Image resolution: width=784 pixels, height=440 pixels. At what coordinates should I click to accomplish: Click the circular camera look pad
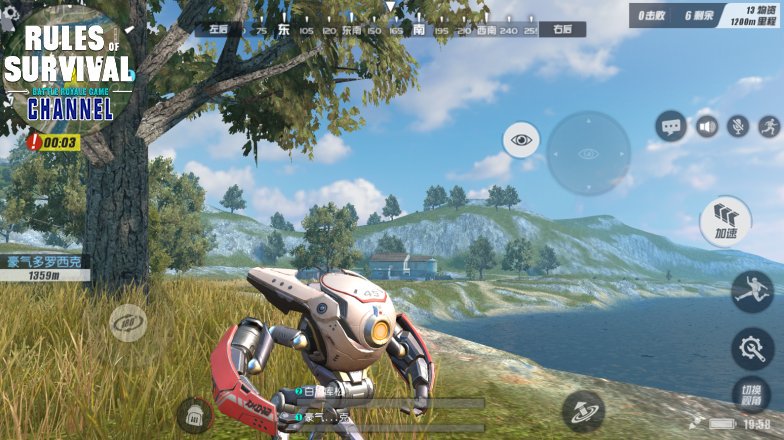pyautogui.click(x=588, y=153)
